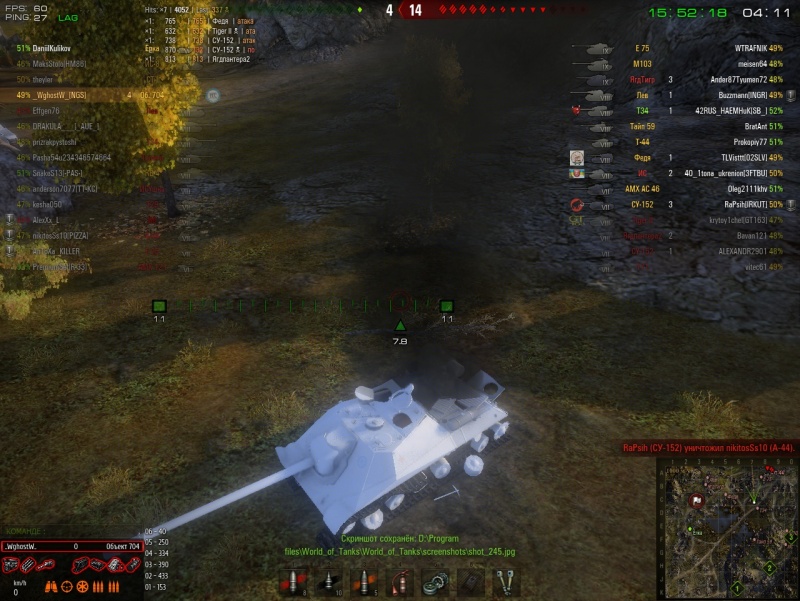Click Oleg2111khv's AMX AC 46 row
The width and height of the screenshot is (800, 601).
pos(745,188)
